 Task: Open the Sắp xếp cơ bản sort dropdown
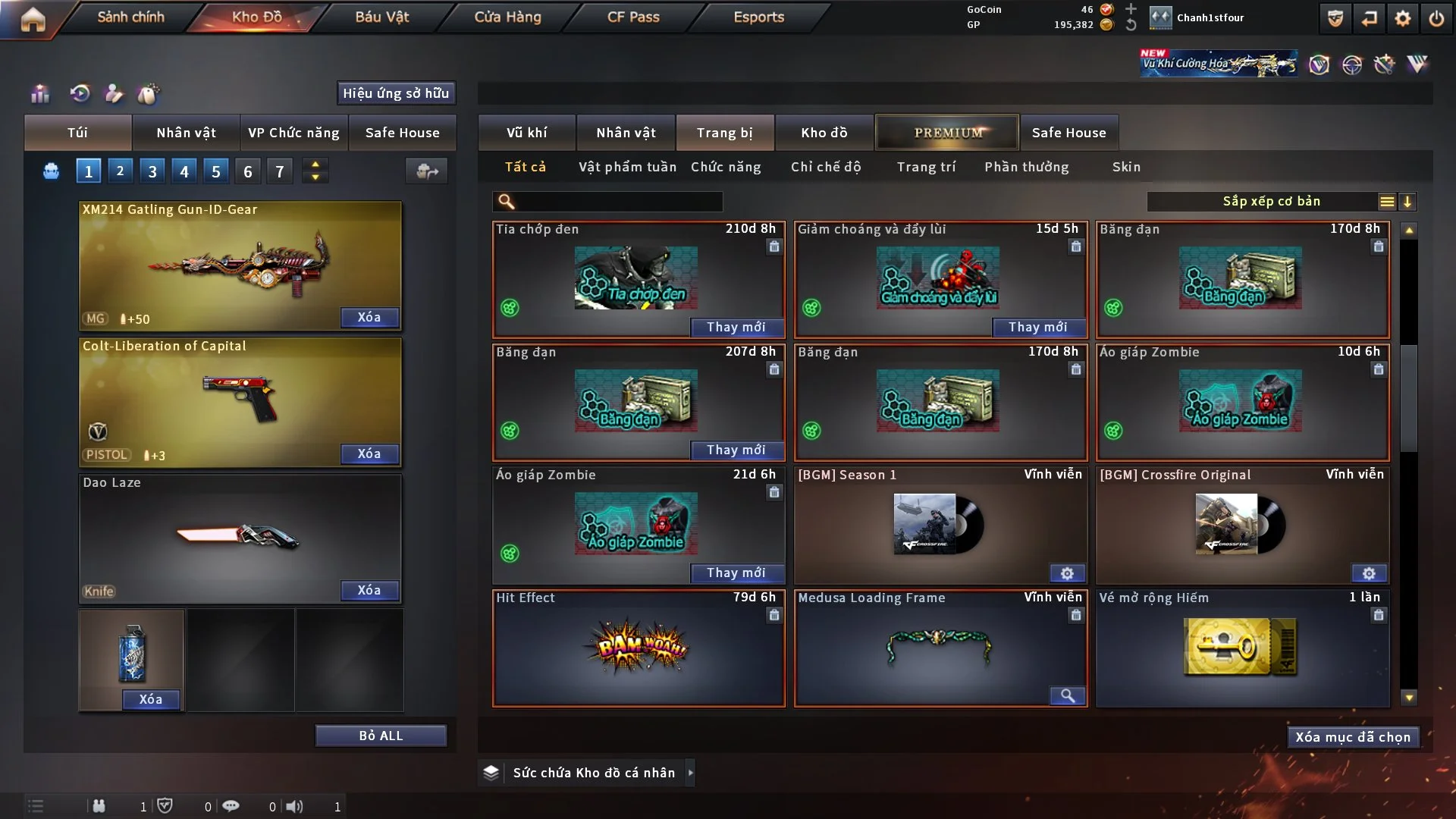click(1272, 202)
